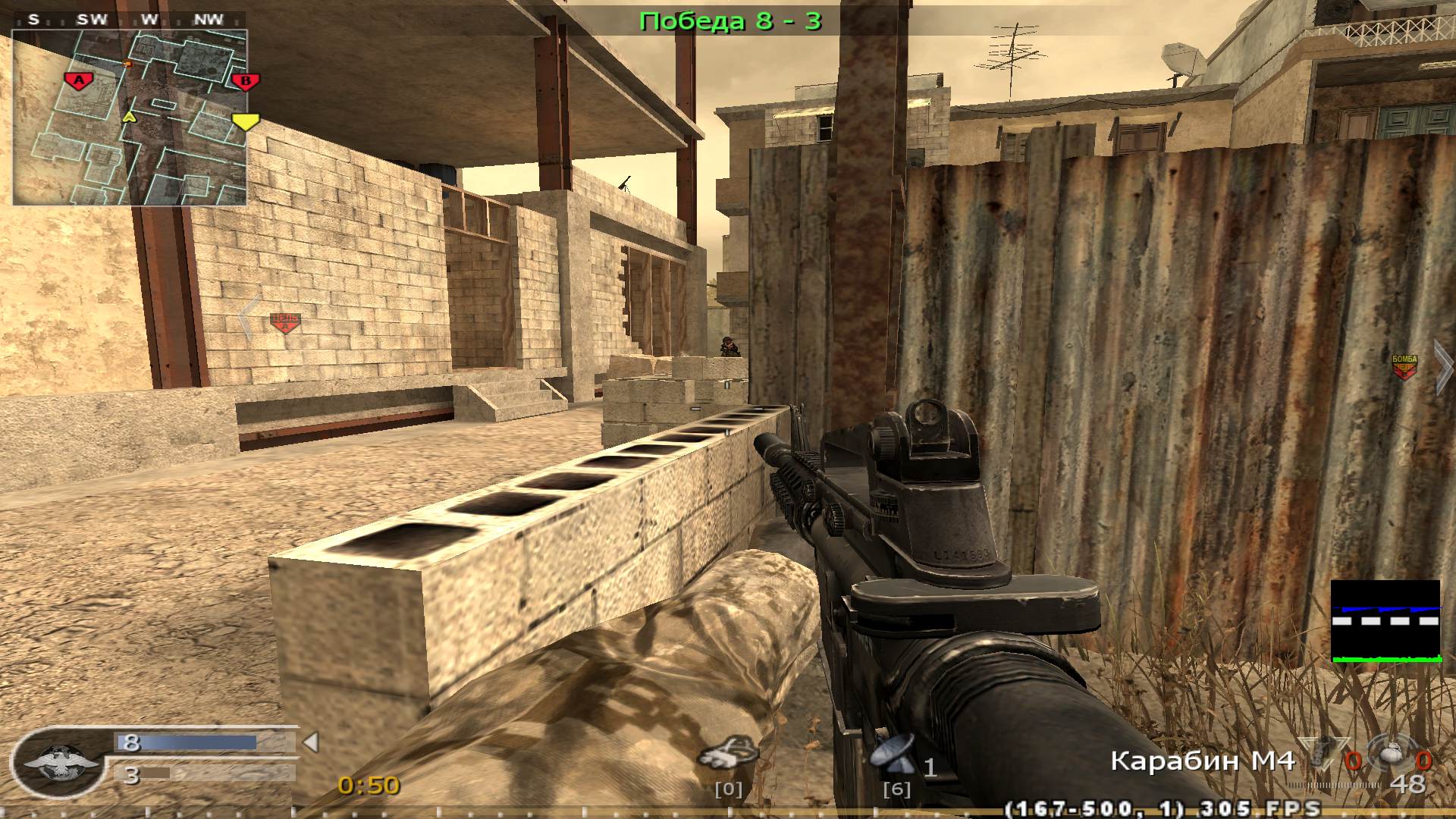Click the red objective marker B on minimap
The image size is (1456, 819).
[246, 80]
